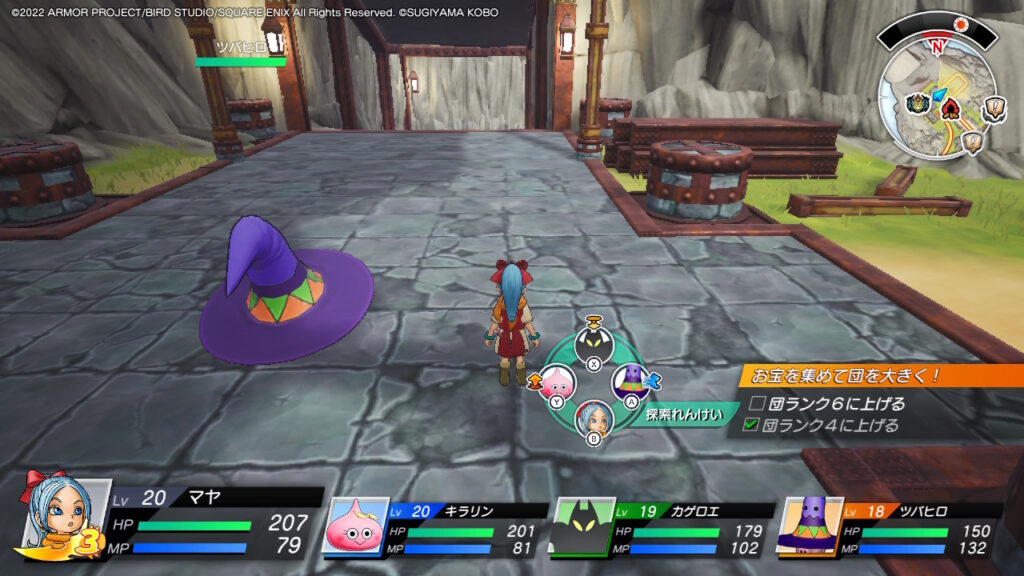Select ツバヒロ's party status panel

coord(887,527)
